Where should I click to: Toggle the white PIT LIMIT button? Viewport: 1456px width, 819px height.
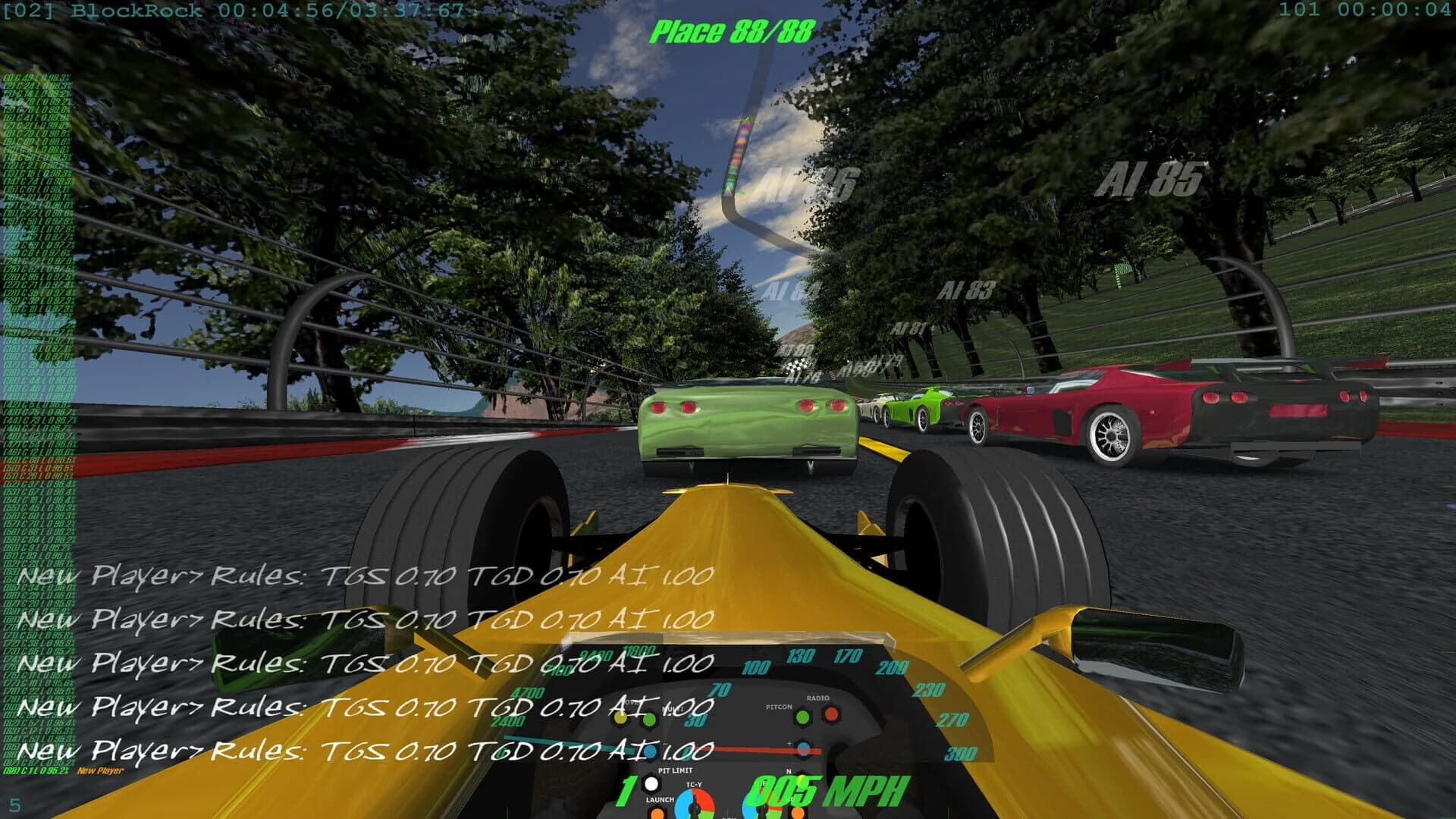(x=651, y=785)
